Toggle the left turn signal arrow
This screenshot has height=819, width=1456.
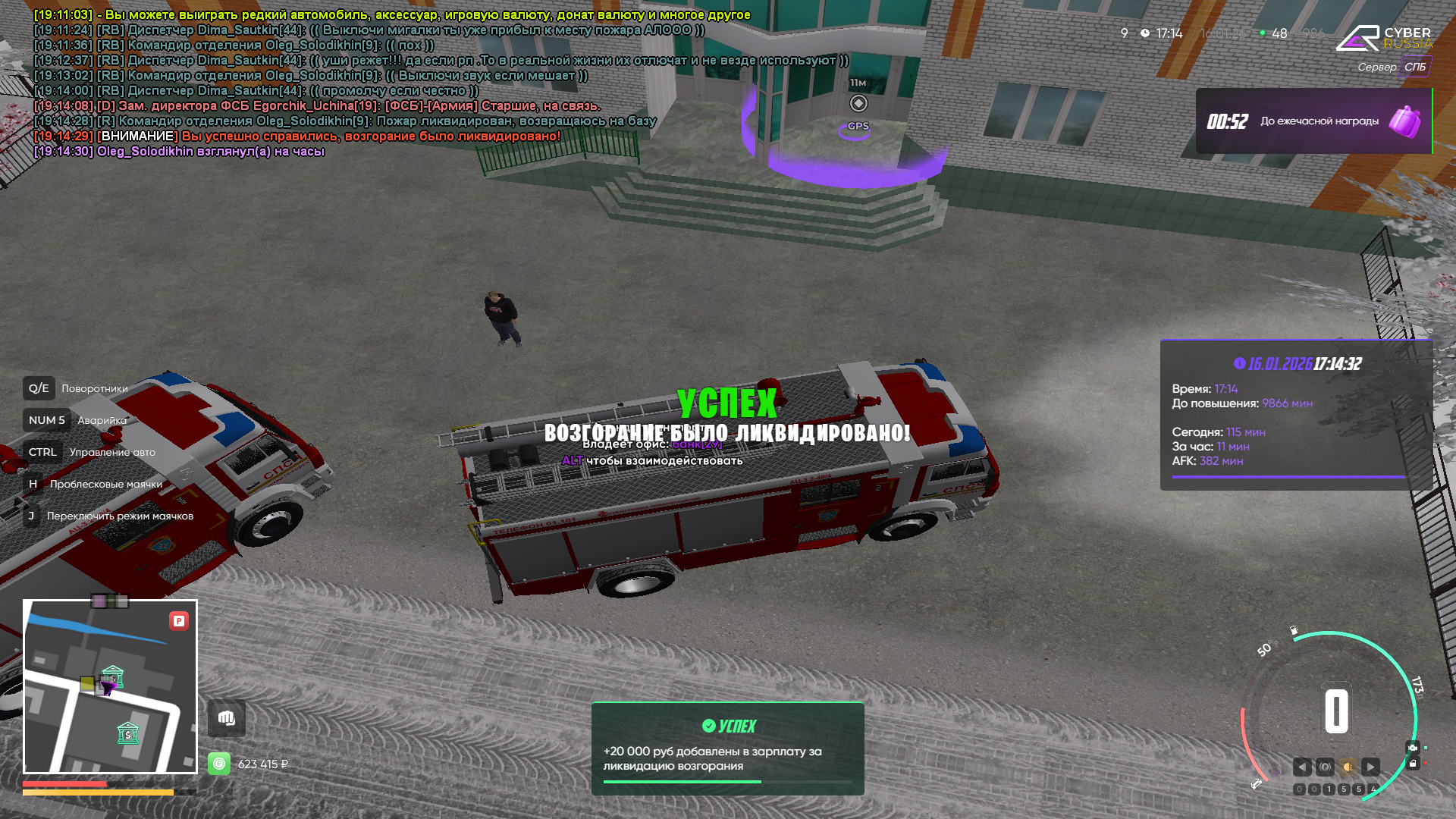coord(1302,767)
